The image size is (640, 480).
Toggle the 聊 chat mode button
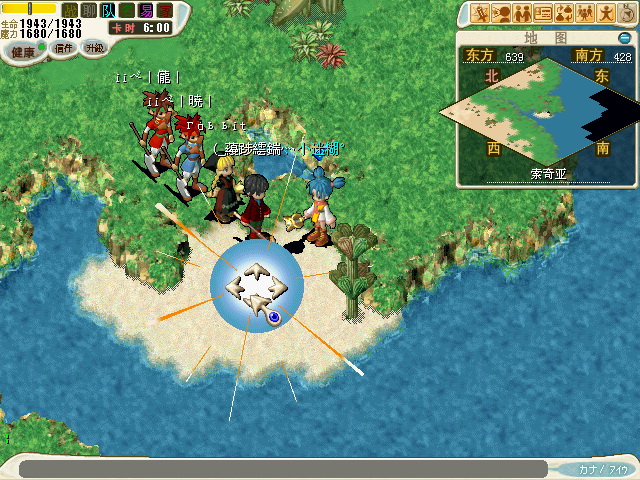[88, 10]
